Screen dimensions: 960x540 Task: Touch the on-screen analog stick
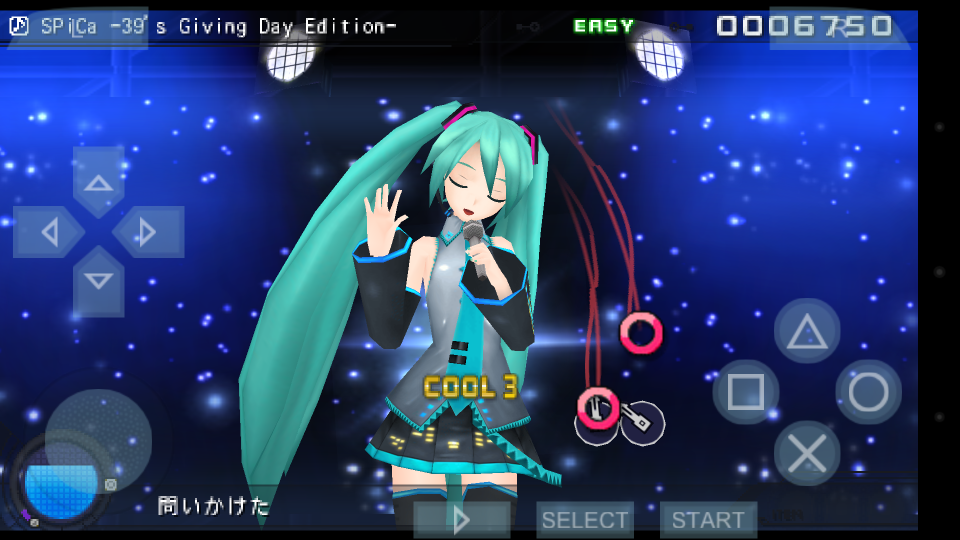98,442
